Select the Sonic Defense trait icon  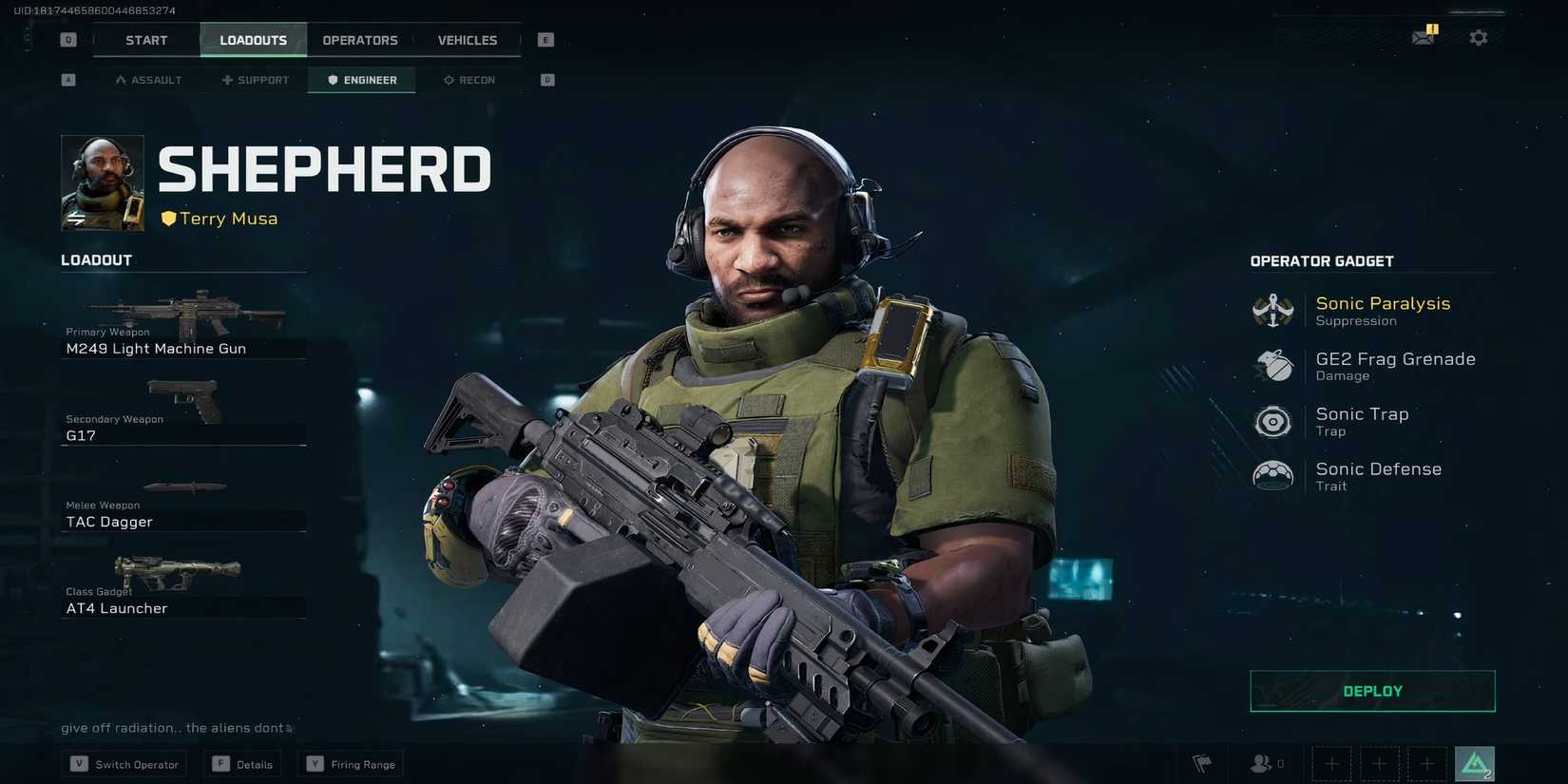[x=1272, y=476]
